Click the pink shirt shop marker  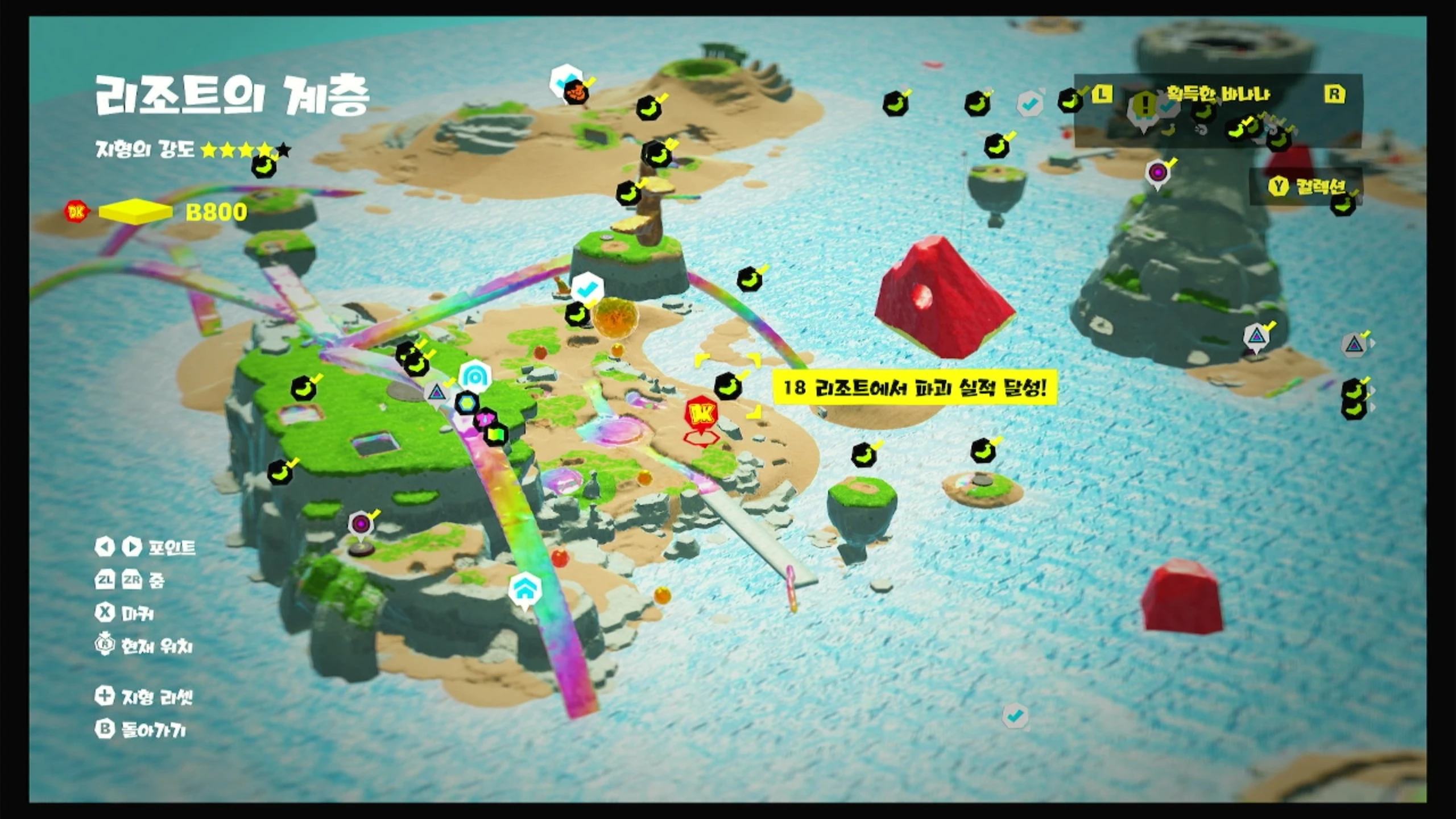pos(484,419)
